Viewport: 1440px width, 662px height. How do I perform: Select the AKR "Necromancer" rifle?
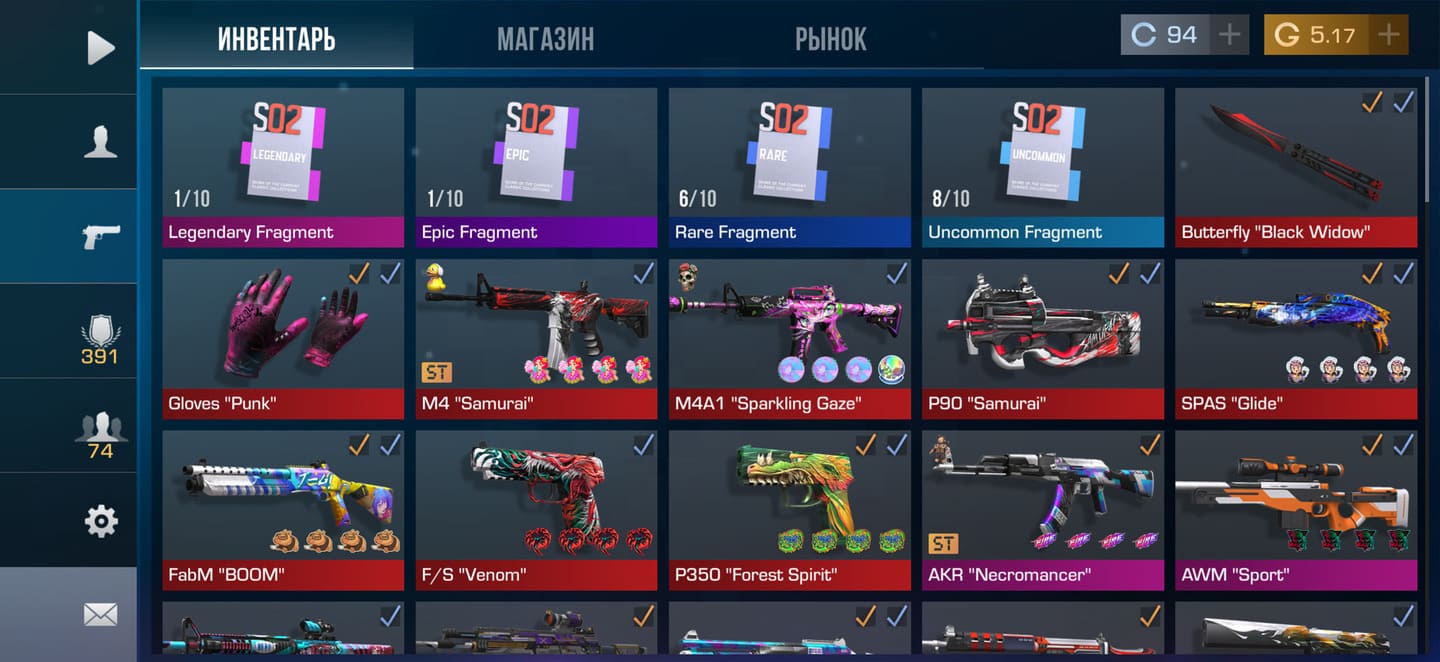point(1042,510)
